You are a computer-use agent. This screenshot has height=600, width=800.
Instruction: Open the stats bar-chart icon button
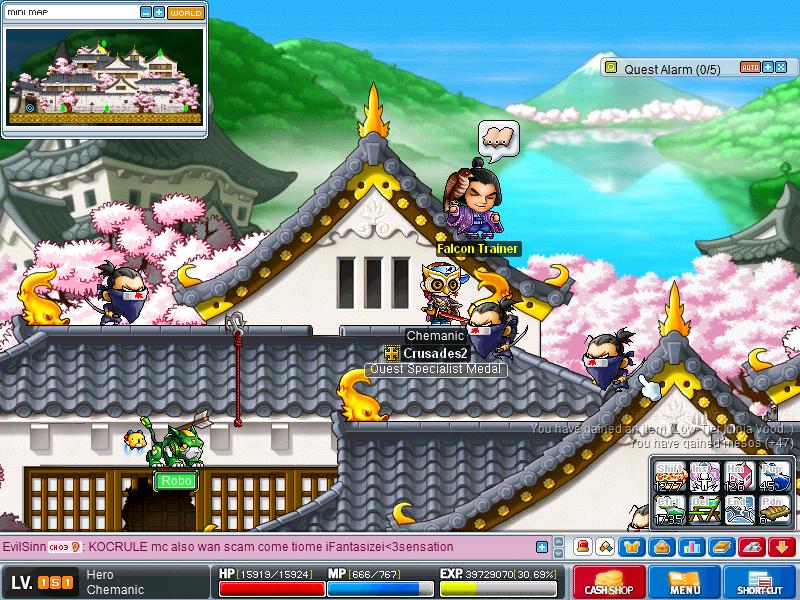coord(691,547)
